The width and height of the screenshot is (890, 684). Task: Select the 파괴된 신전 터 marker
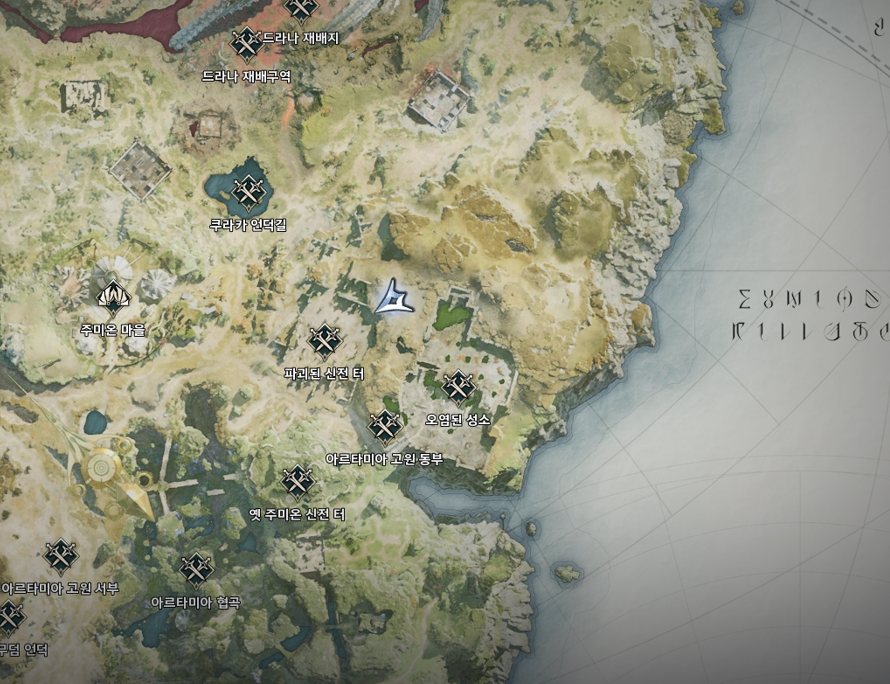(324, 341)
